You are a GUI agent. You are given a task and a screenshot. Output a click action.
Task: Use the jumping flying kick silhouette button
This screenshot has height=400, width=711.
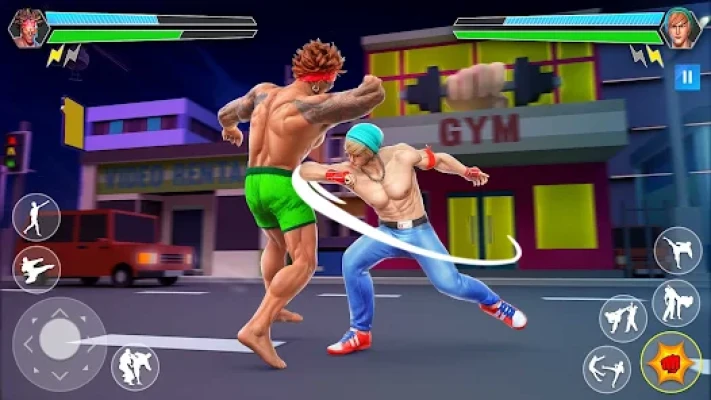point(37,269)
